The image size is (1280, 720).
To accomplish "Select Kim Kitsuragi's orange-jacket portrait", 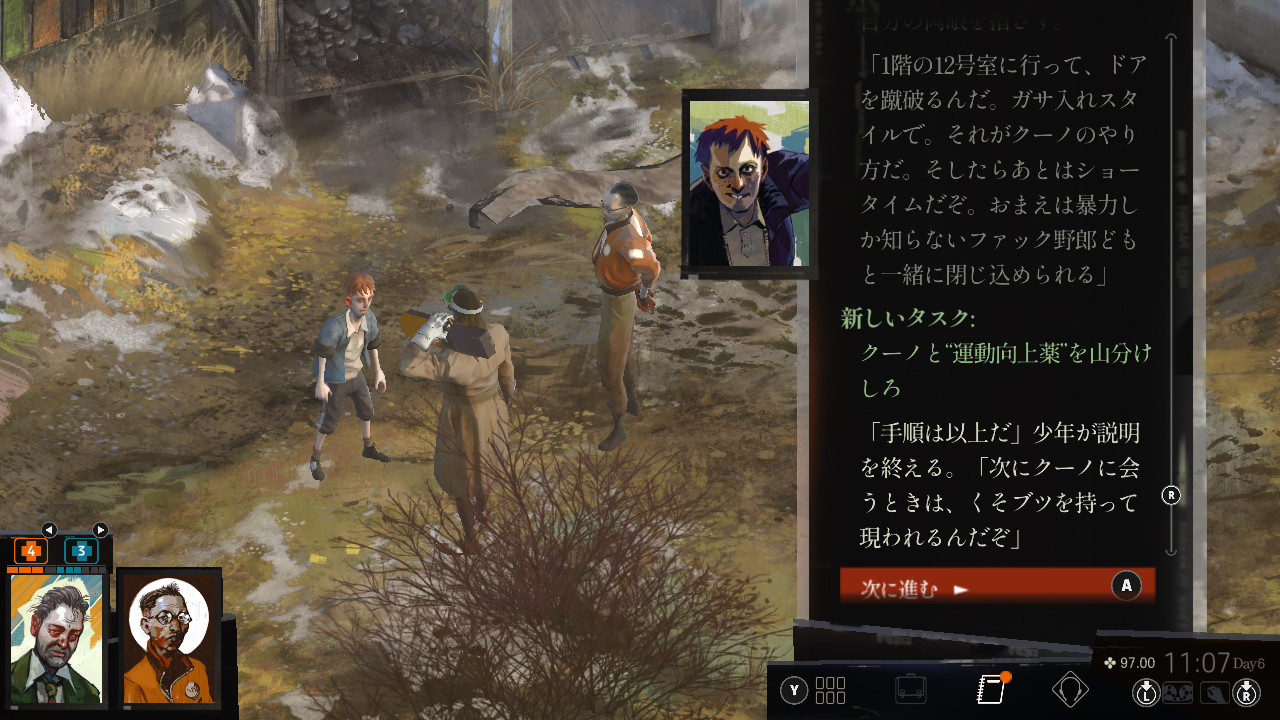I will pyautogui.click(x=169, y=640).
